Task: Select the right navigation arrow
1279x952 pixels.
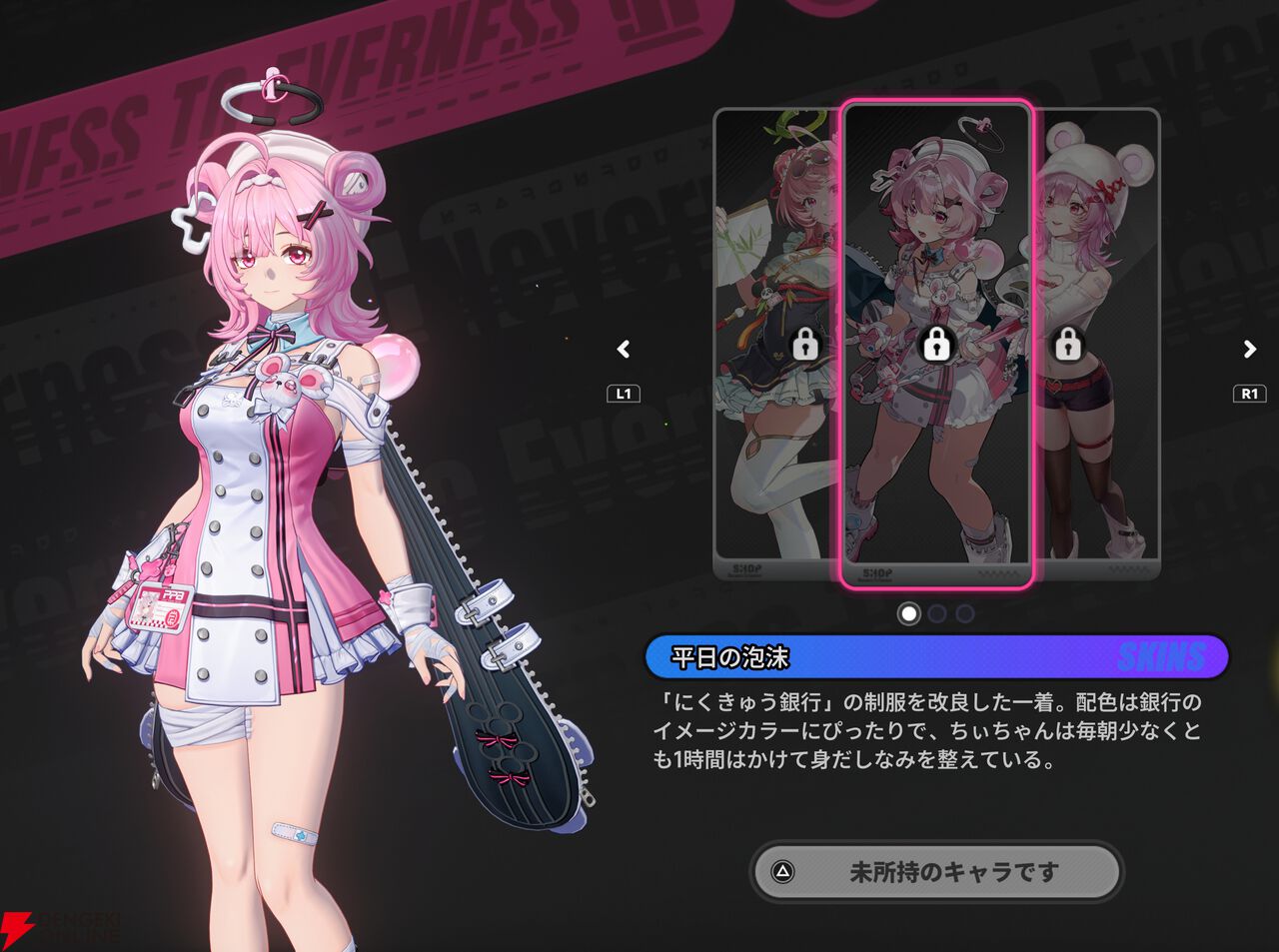Action: click(x=1248, y=350)
